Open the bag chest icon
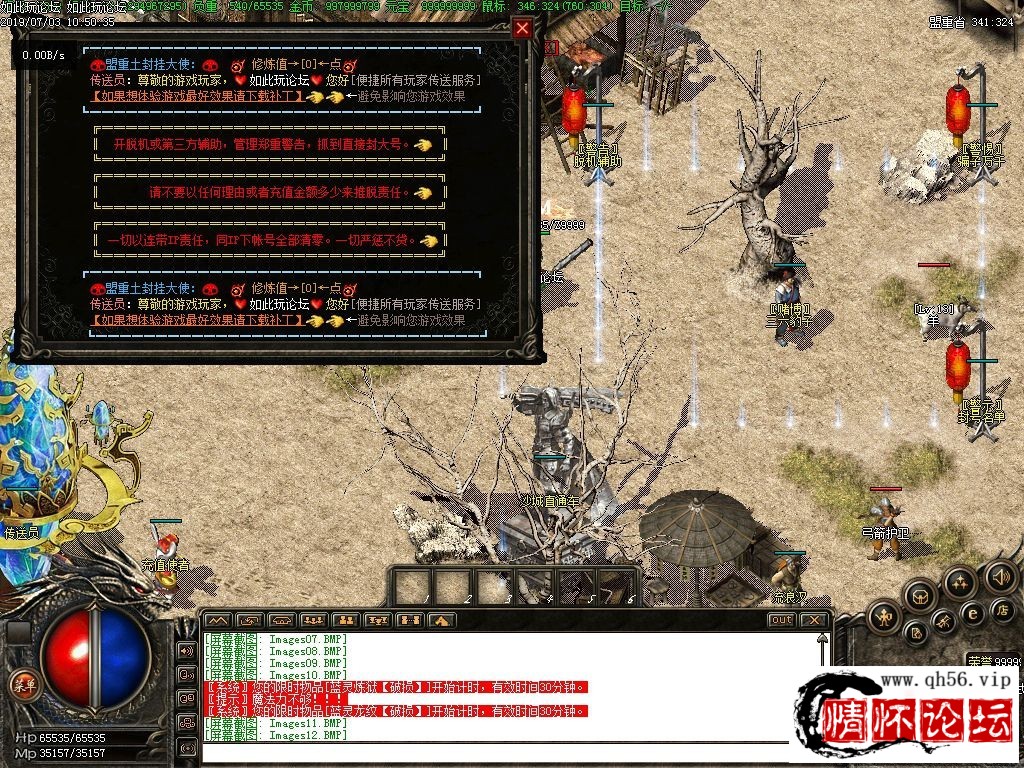Image resolution: width=1024 pixels, height=768 pixels. 919,597
